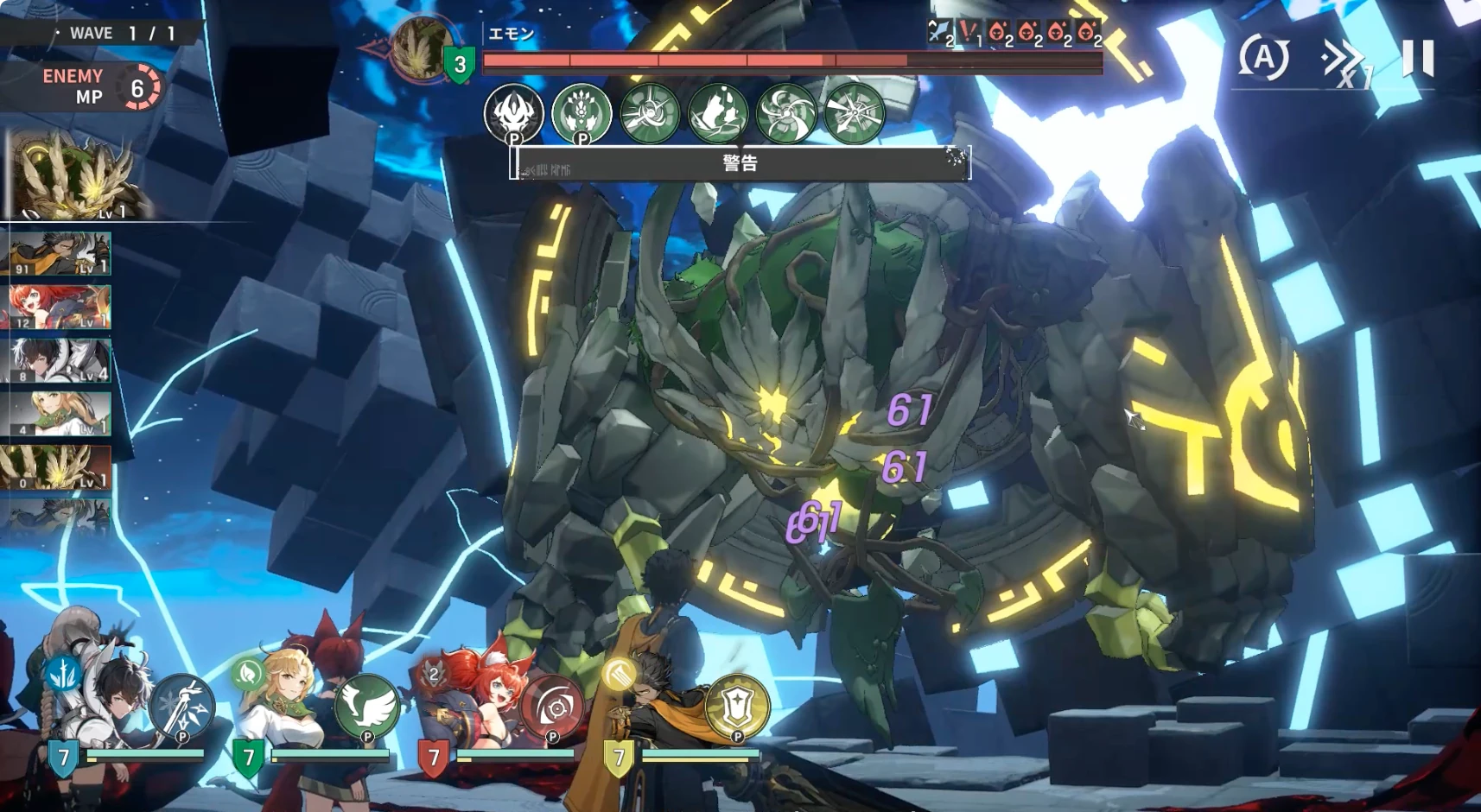Select the blonde girl turn order portrait
Screen dimensions: 1481x812
pyautogui.click(x=59, y=414)
